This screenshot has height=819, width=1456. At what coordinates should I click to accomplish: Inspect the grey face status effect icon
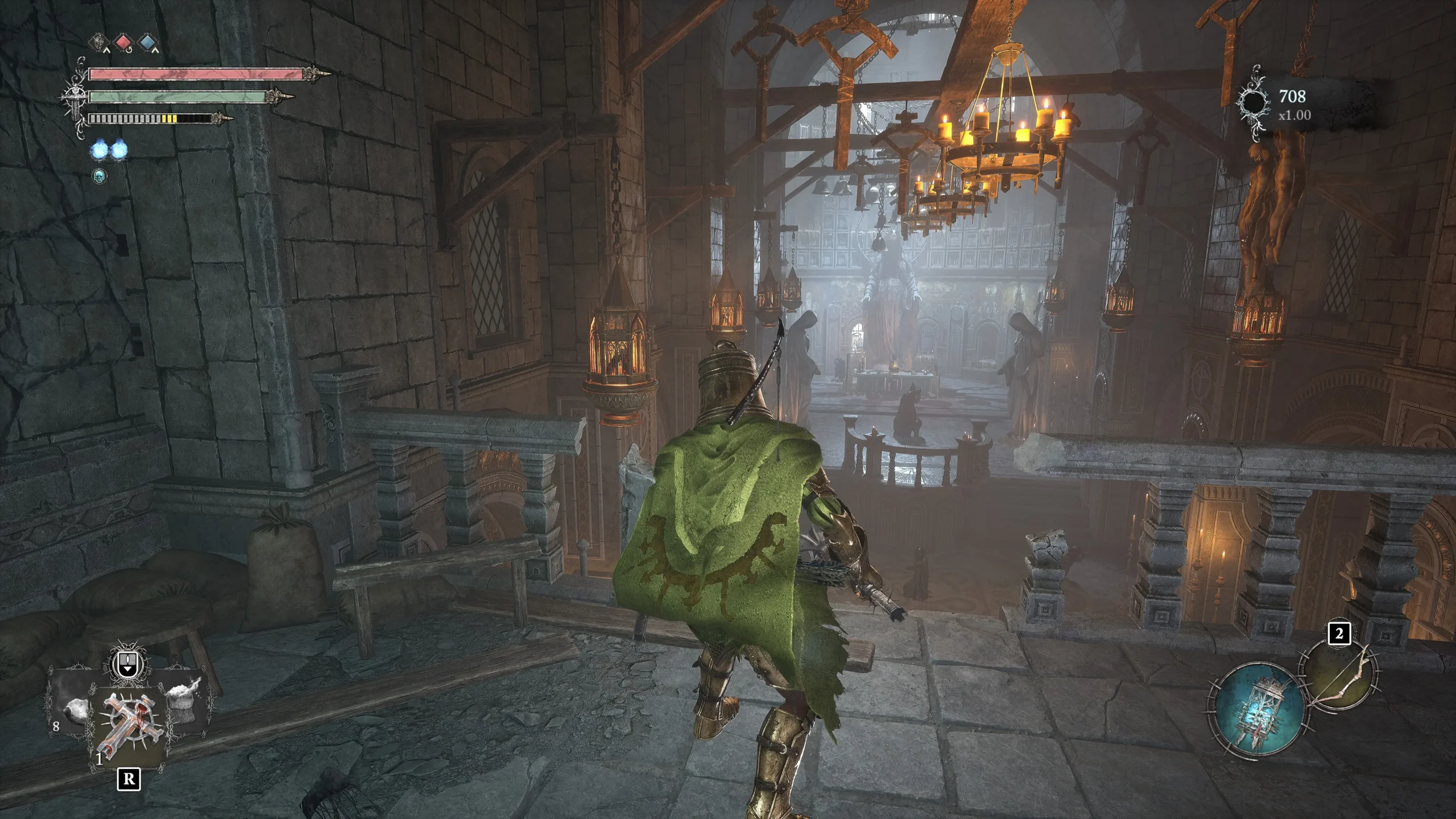pos(99,42)
